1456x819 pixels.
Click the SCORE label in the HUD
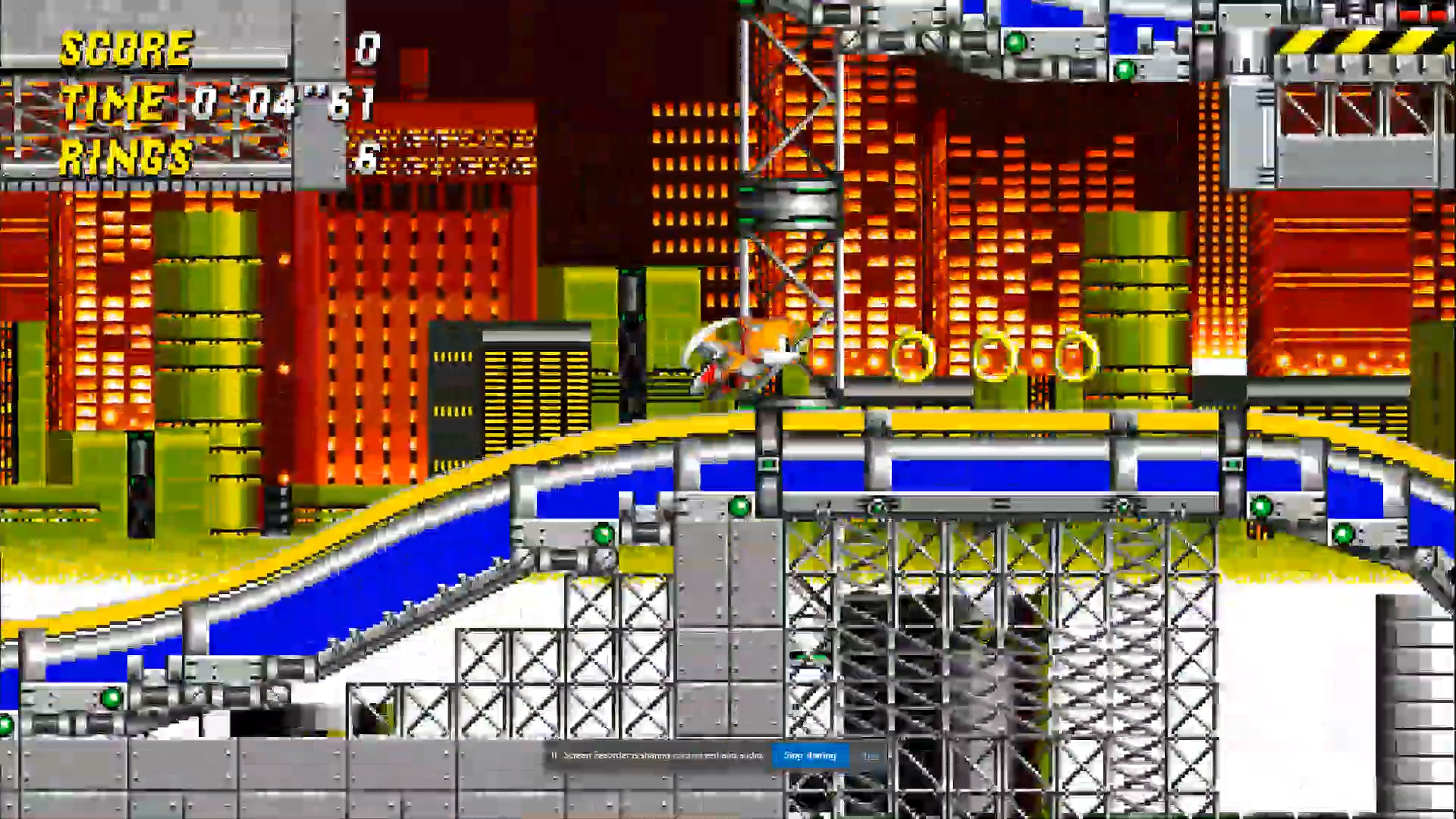125,49
